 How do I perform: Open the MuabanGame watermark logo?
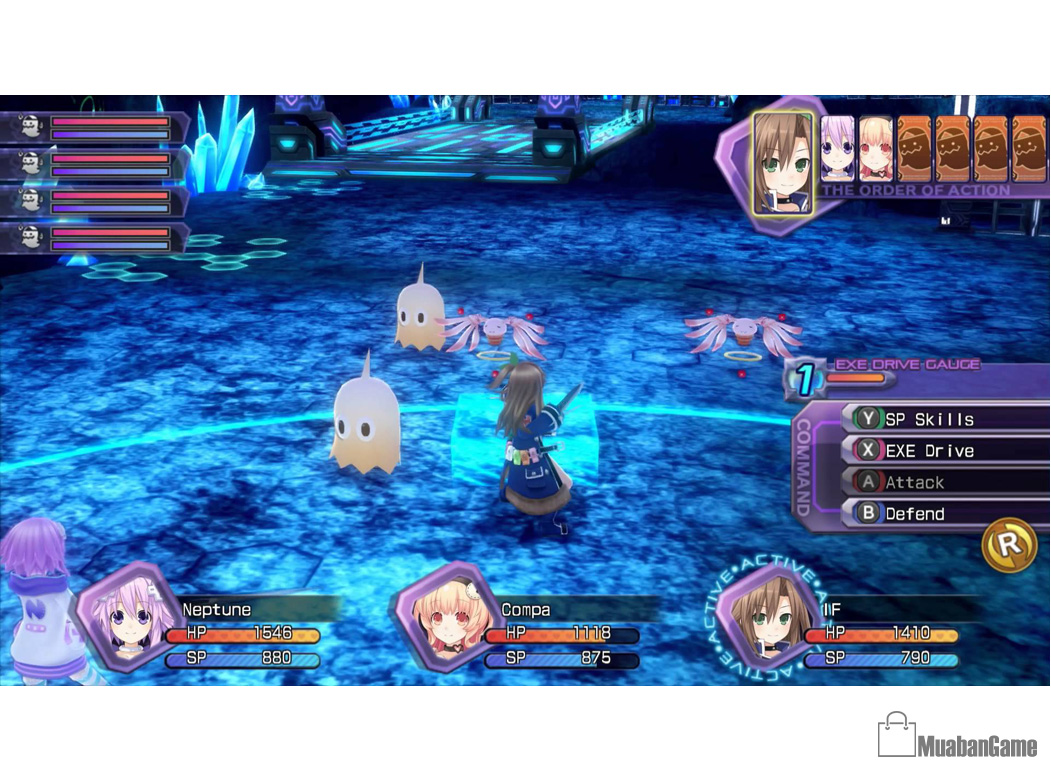[x=957, y=740]
